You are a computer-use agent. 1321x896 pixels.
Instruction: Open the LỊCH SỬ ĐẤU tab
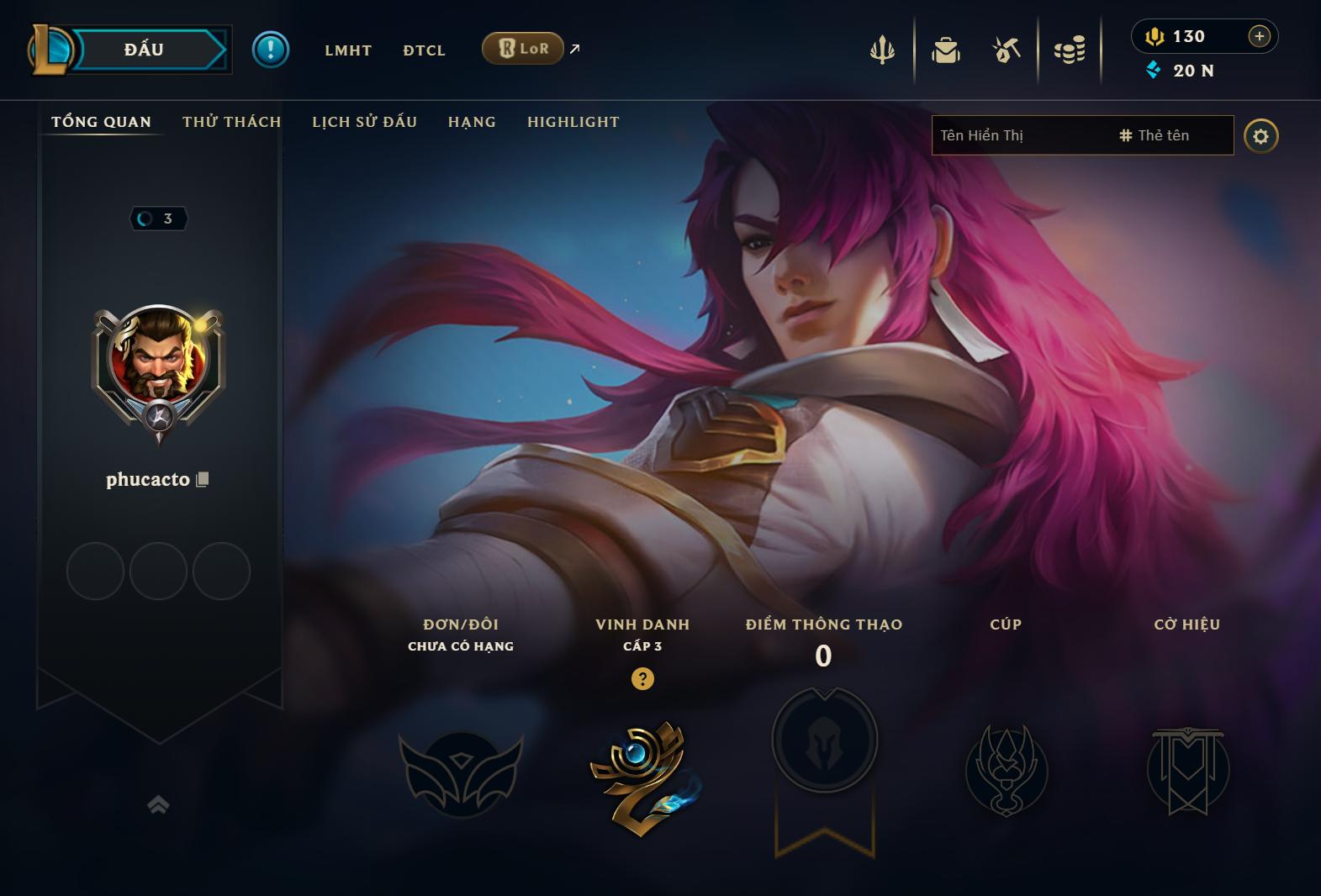(x=365, y=122)
